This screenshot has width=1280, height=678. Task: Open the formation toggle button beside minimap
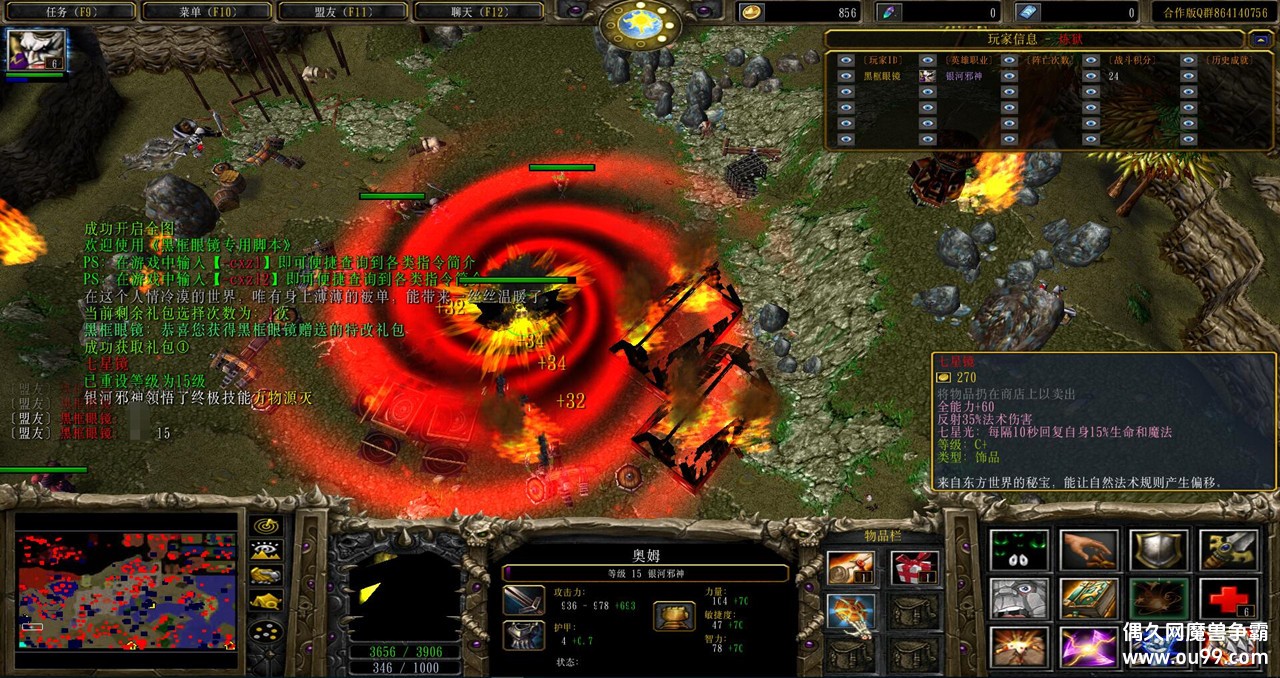tap(265, 632)
